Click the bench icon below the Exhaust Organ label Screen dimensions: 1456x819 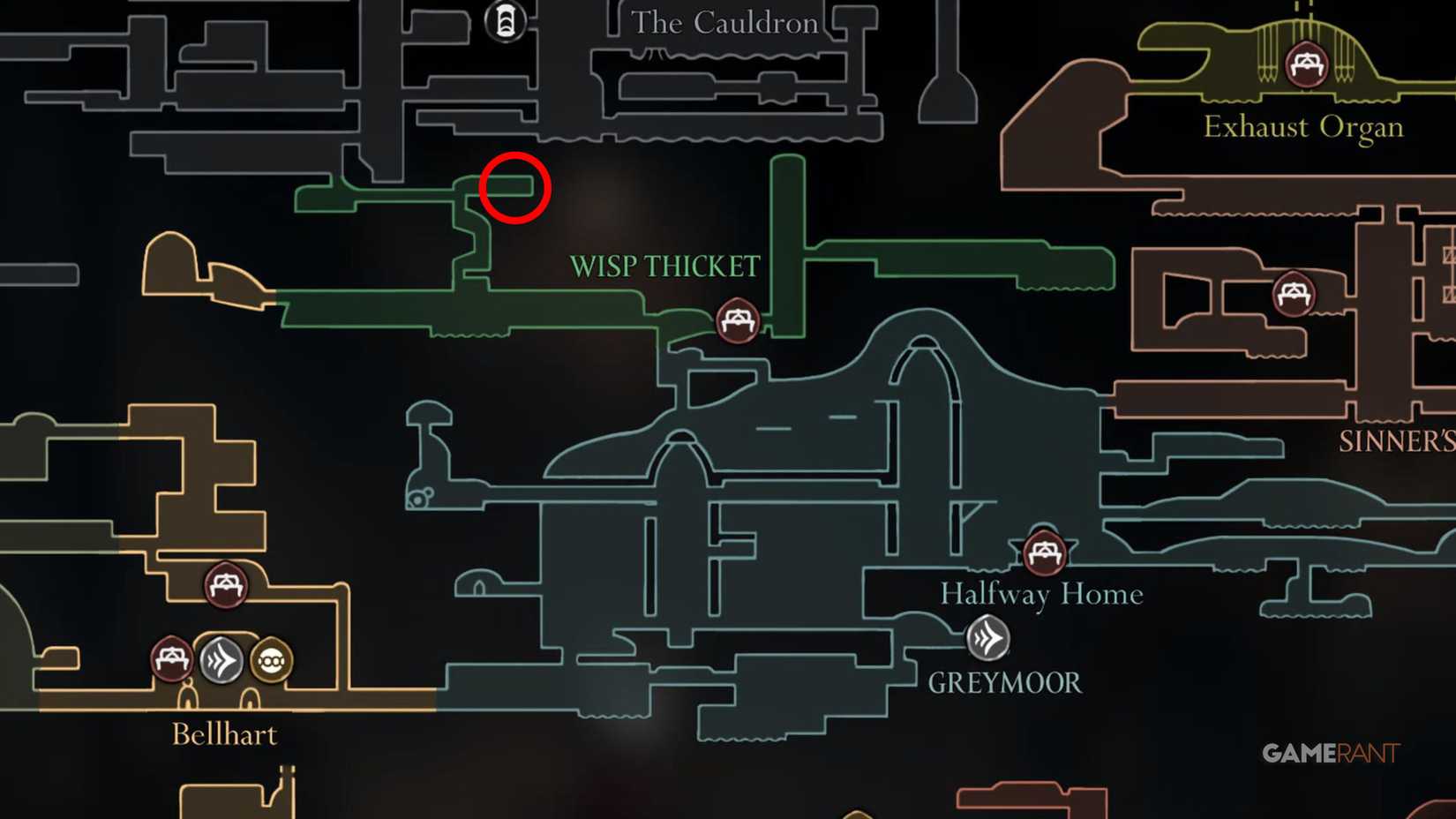pos(1308,64)
